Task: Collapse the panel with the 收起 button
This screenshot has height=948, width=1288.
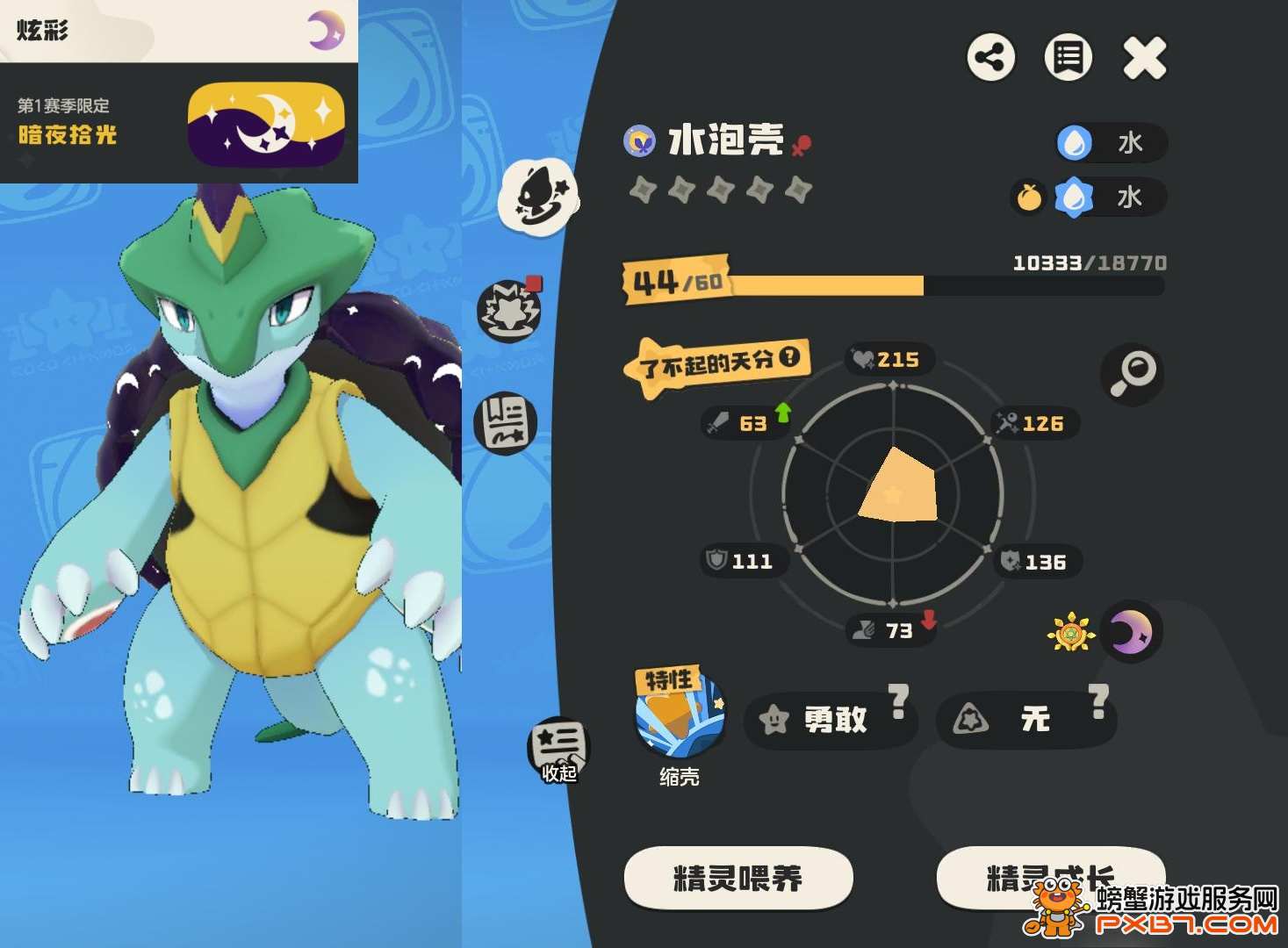Action: pos(559,748)
